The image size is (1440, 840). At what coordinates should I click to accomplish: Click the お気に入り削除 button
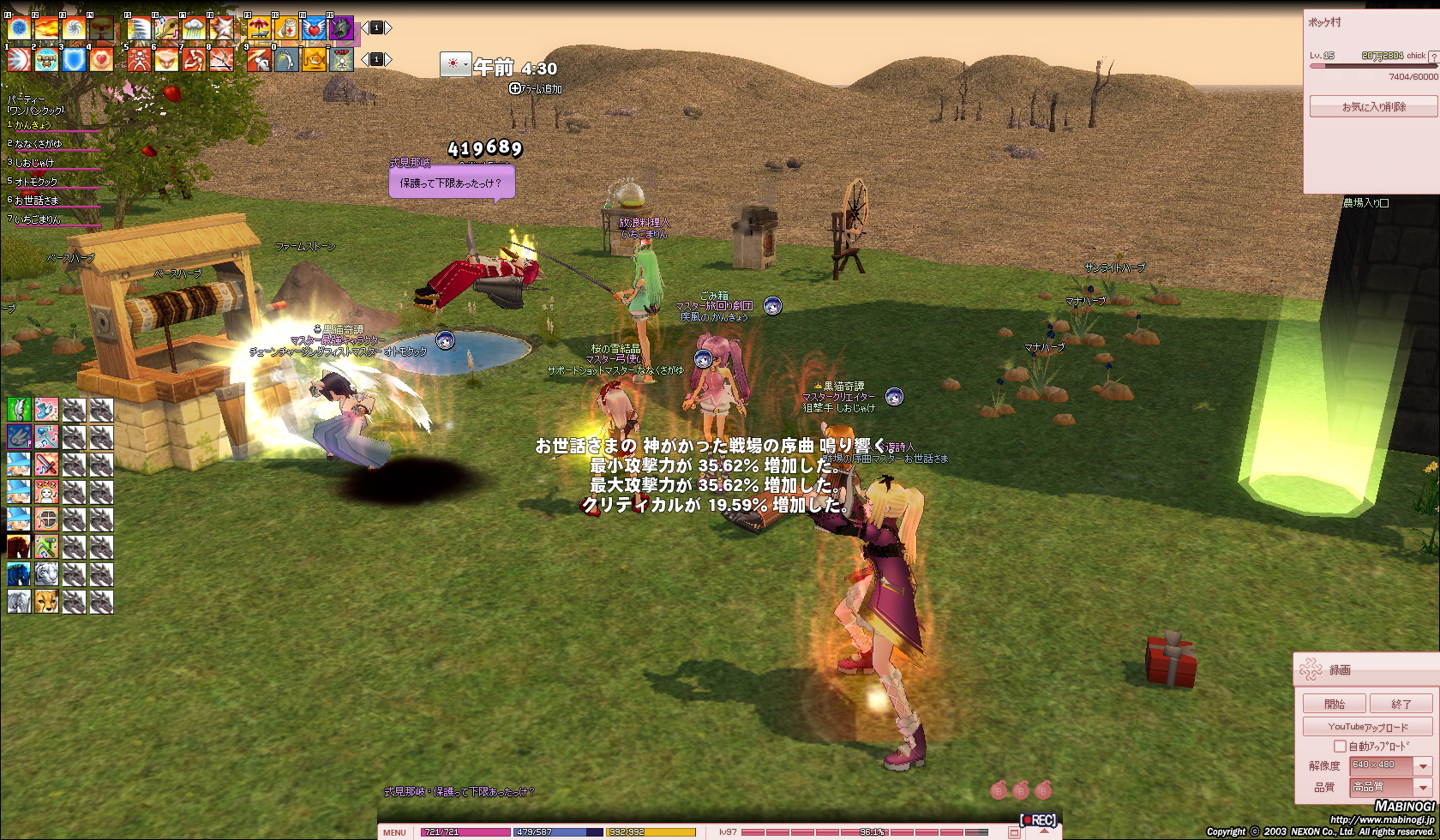[1373, 107]
